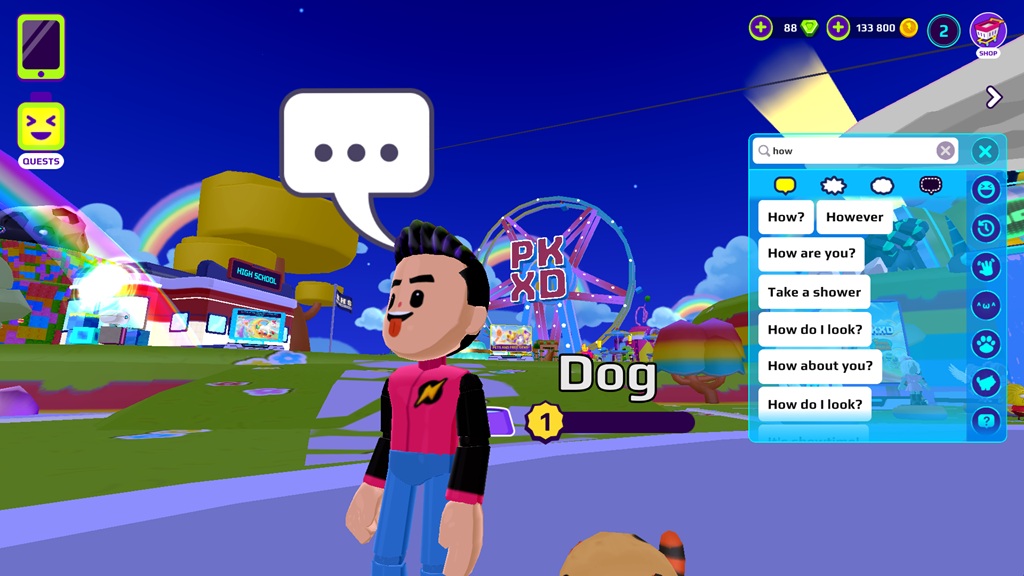Screen dimensions: 1024x576
Task: Select the spiky shout bubble style
Action: [833, 186]
